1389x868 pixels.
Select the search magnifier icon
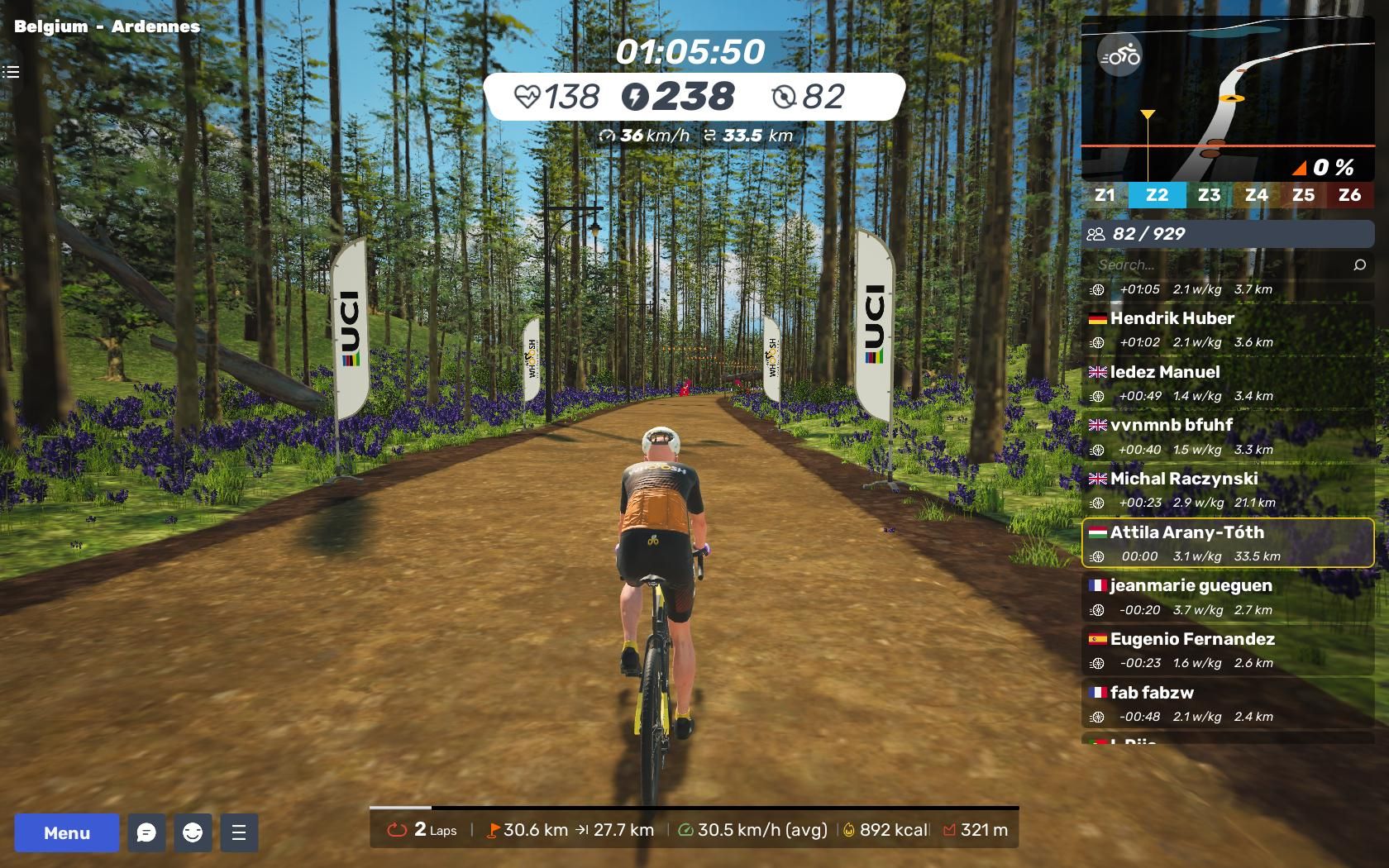(x=1359, y=265)
